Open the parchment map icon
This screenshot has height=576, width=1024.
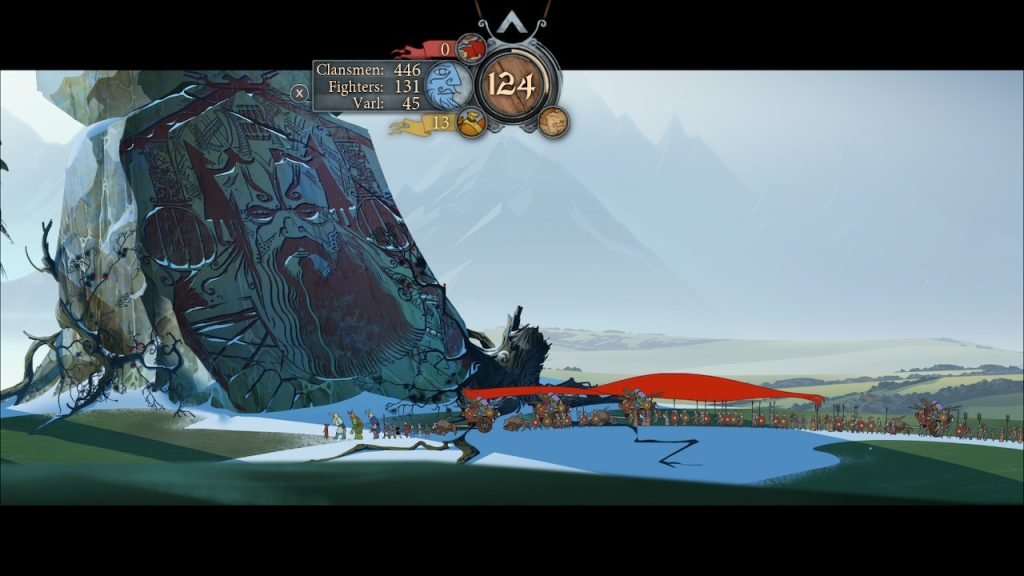click(553, 121)
